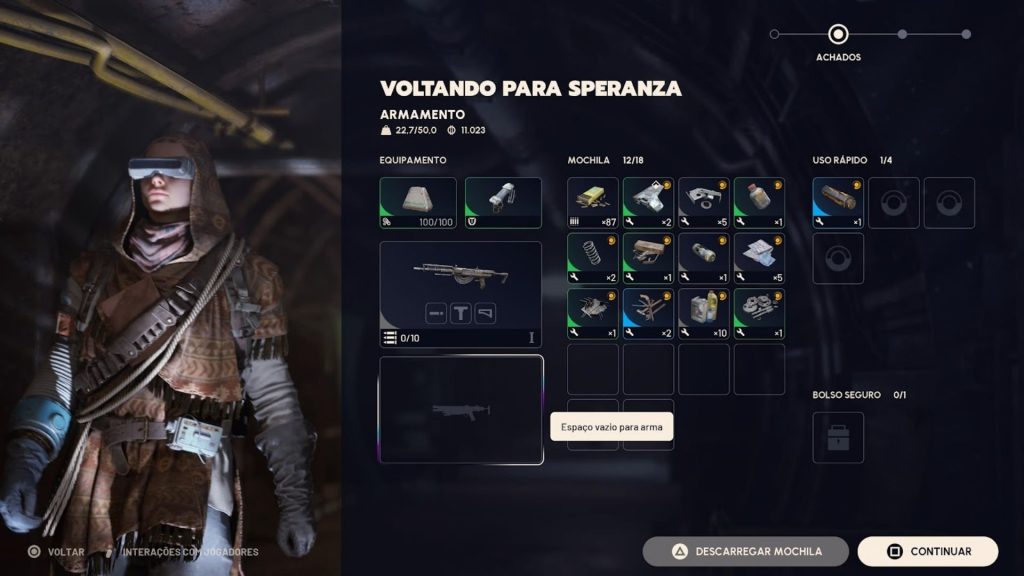
Task: Select the metal spring item in backpack
Action: click(593, 258)
